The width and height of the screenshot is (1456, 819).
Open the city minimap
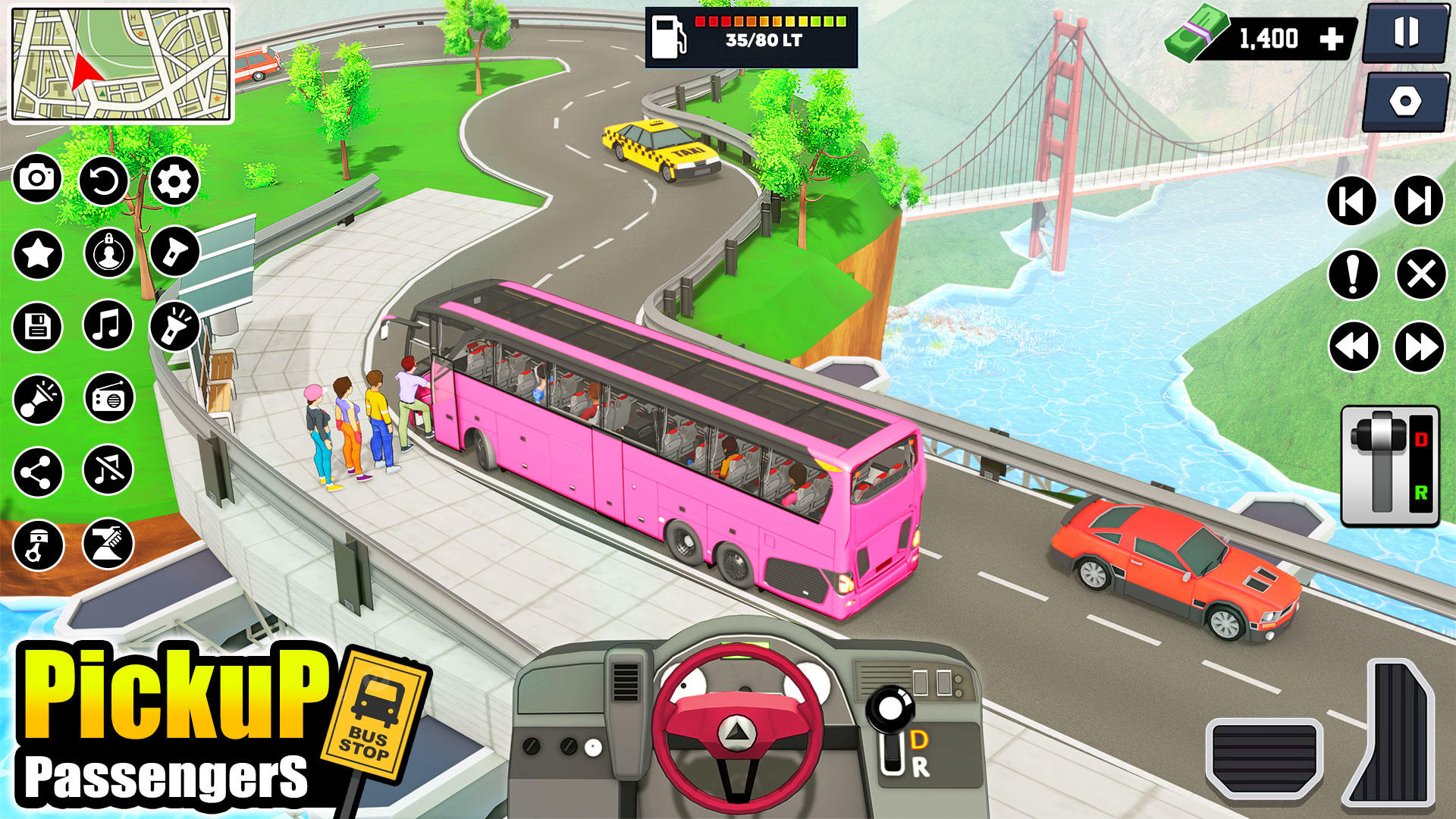121,65
